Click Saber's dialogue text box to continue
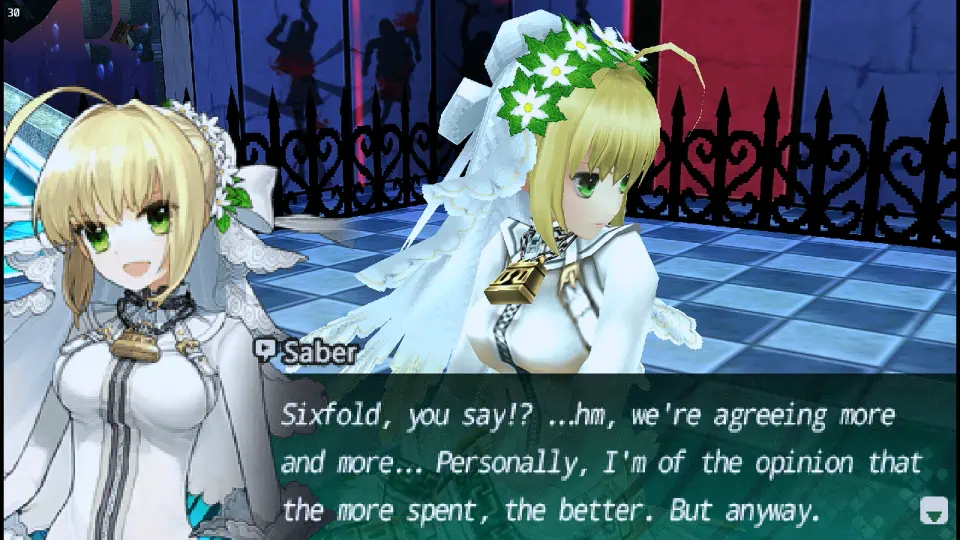Image resolution: width=960 pixels, height=540 pixels. (600, 462)
